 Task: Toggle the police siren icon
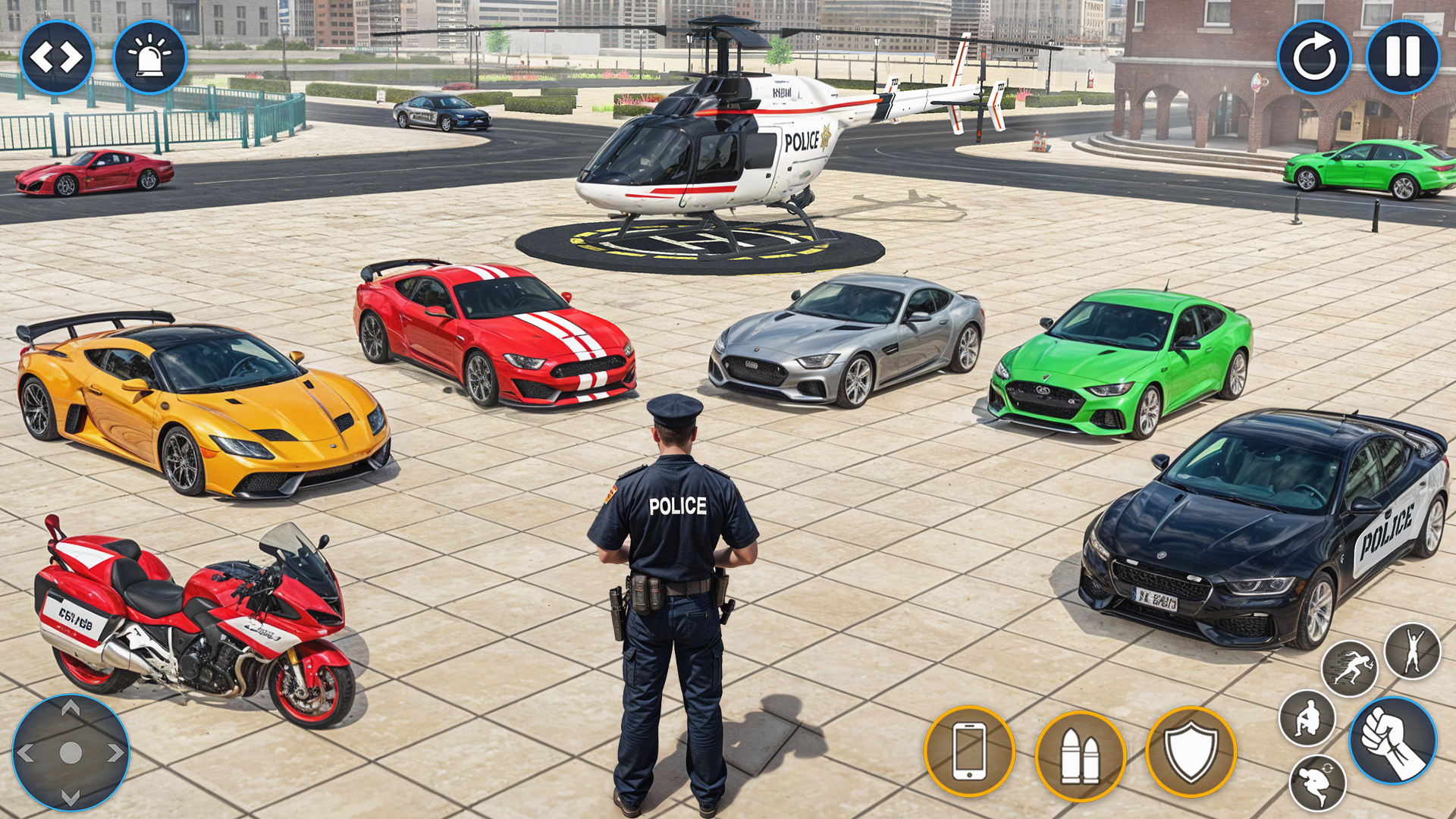click(x=149, y=55)
